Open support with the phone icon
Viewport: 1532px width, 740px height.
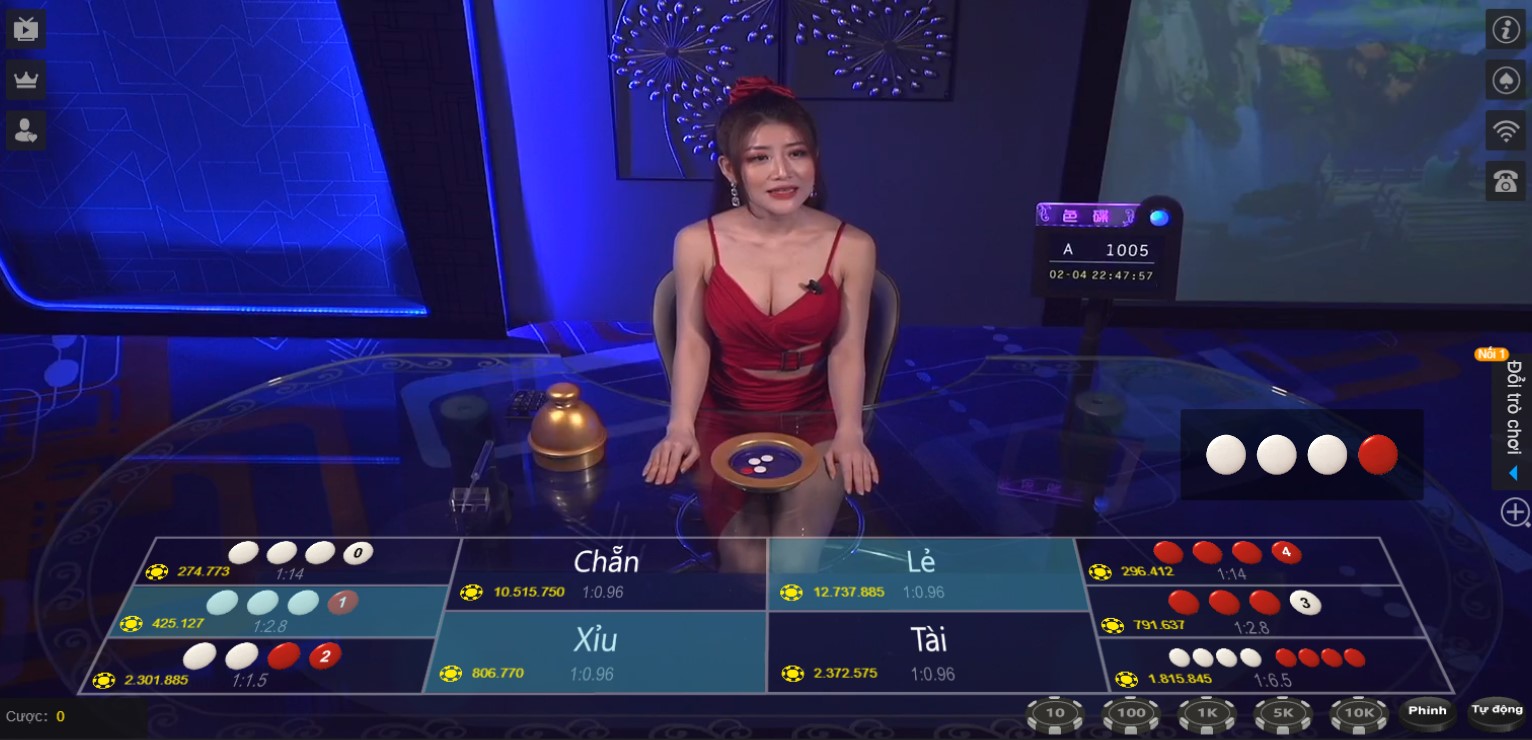click(x=1506, y=181)
